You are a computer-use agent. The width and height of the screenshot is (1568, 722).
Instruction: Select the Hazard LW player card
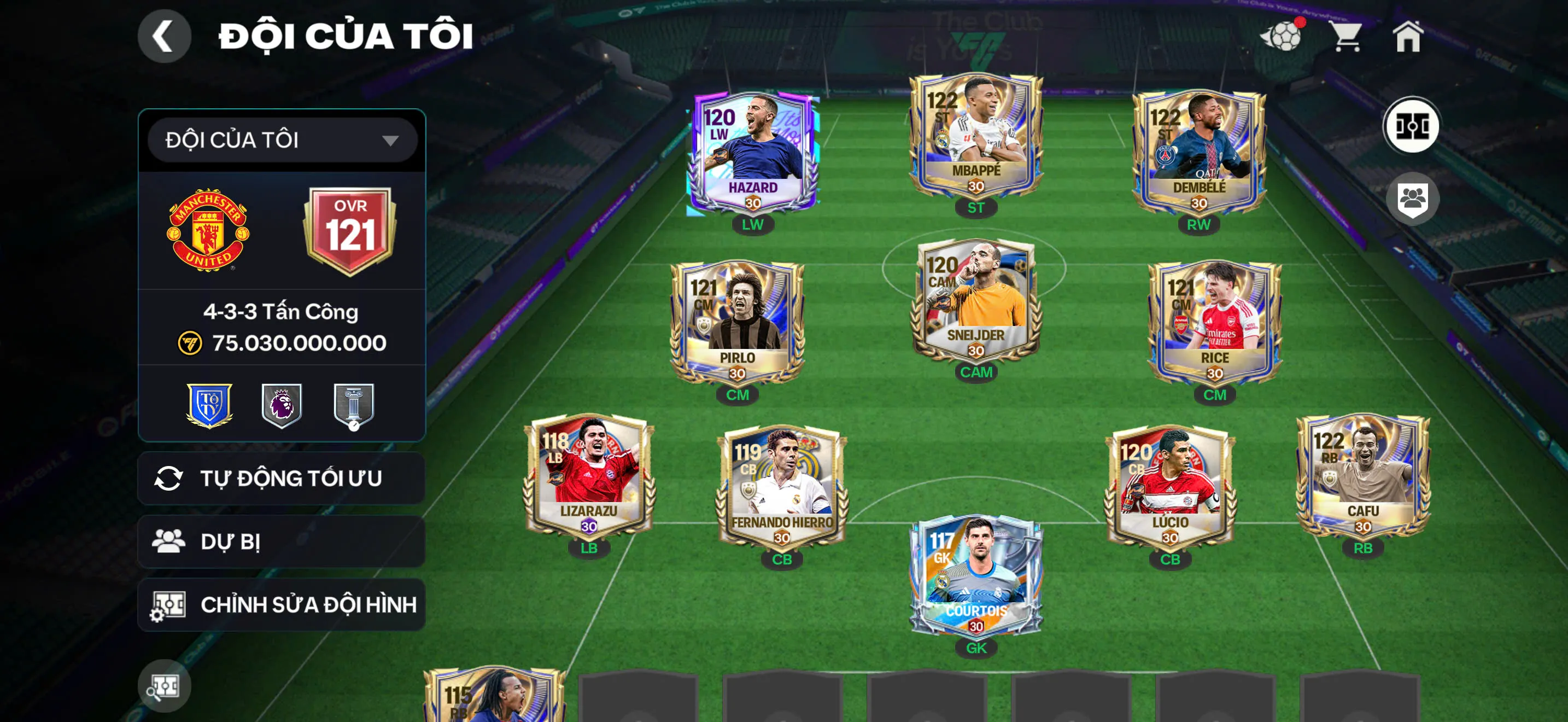tap(753, 152)
